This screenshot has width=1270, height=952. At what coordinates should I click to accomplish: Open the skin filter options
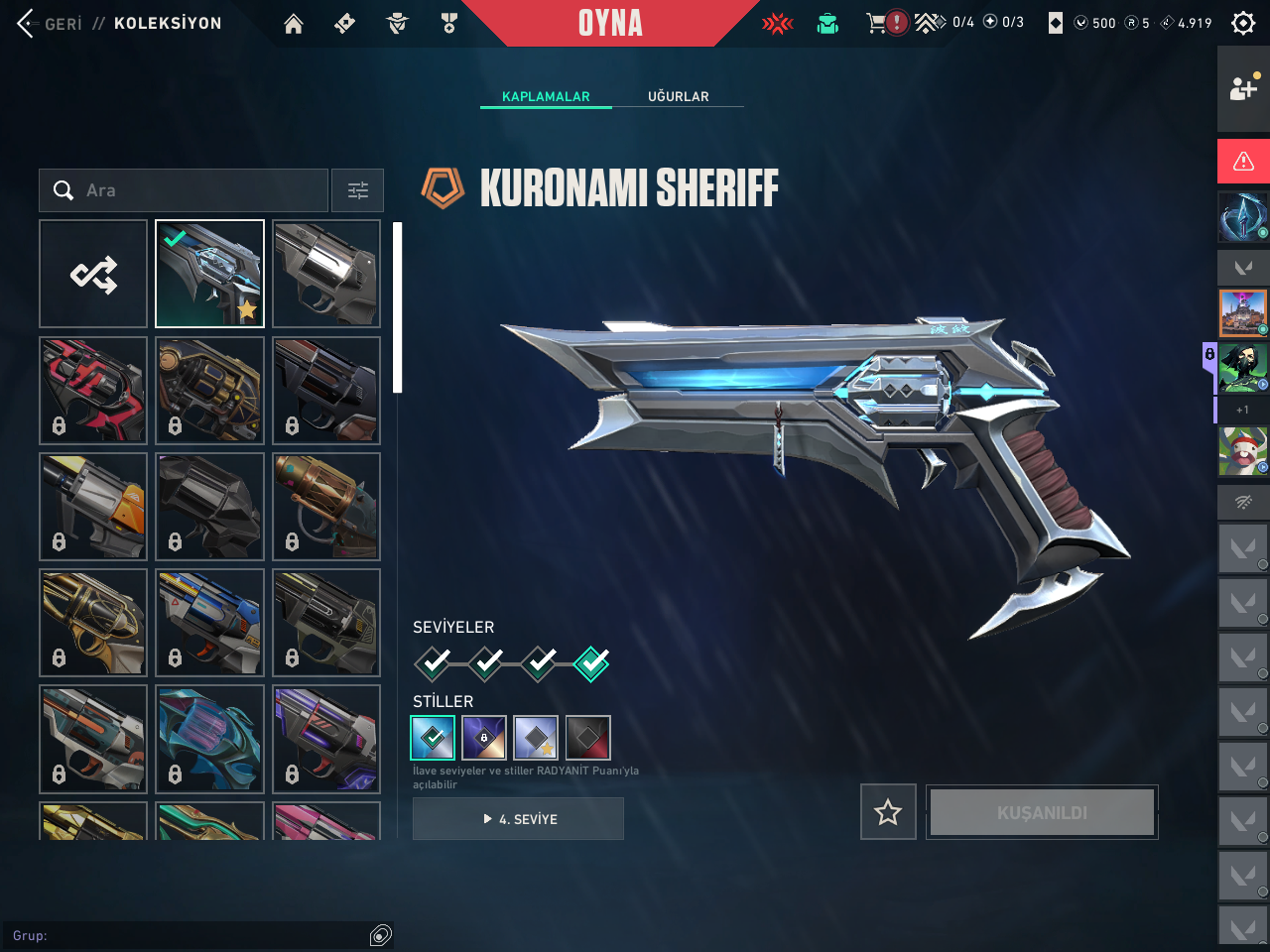coord(357,190)
